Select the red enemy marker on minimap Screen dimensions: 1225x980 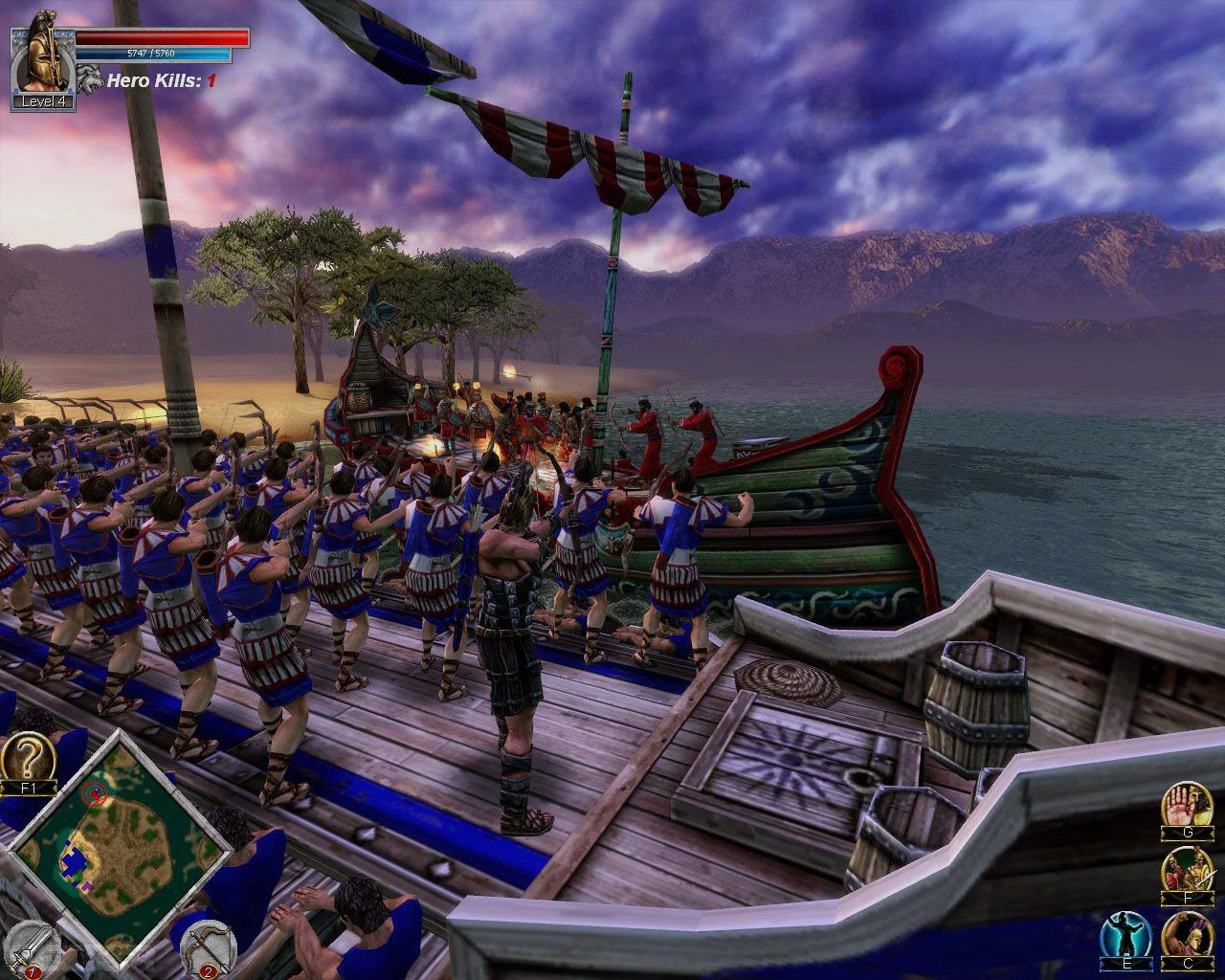coord(93,791)
